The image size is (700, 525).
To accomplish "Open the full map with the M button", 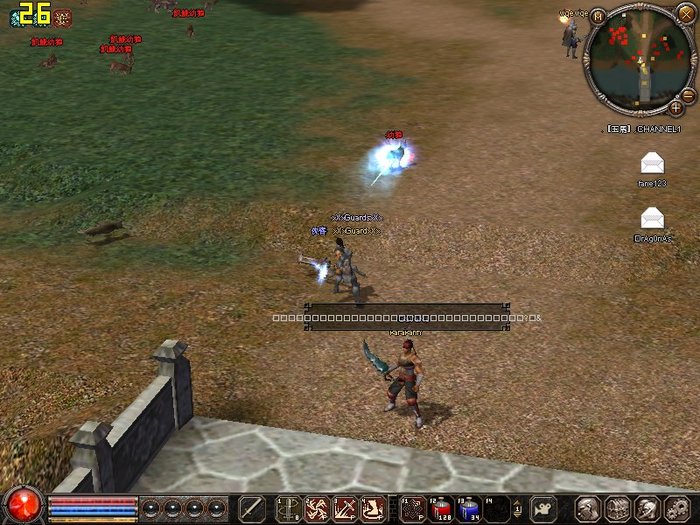I will coord(598,16).
